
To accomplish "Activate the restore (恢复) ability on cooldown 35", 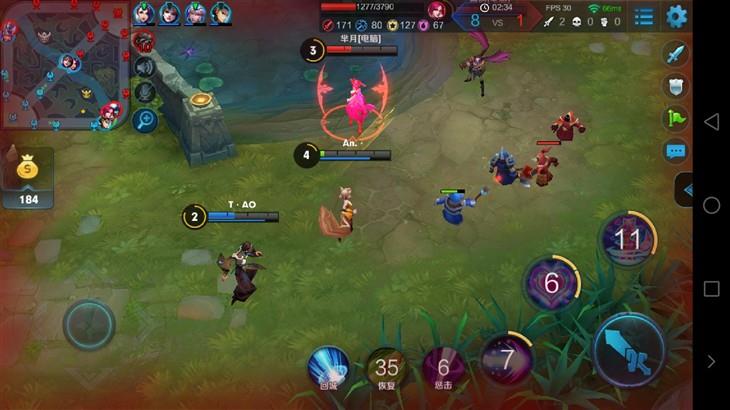I will pos(386,369).
